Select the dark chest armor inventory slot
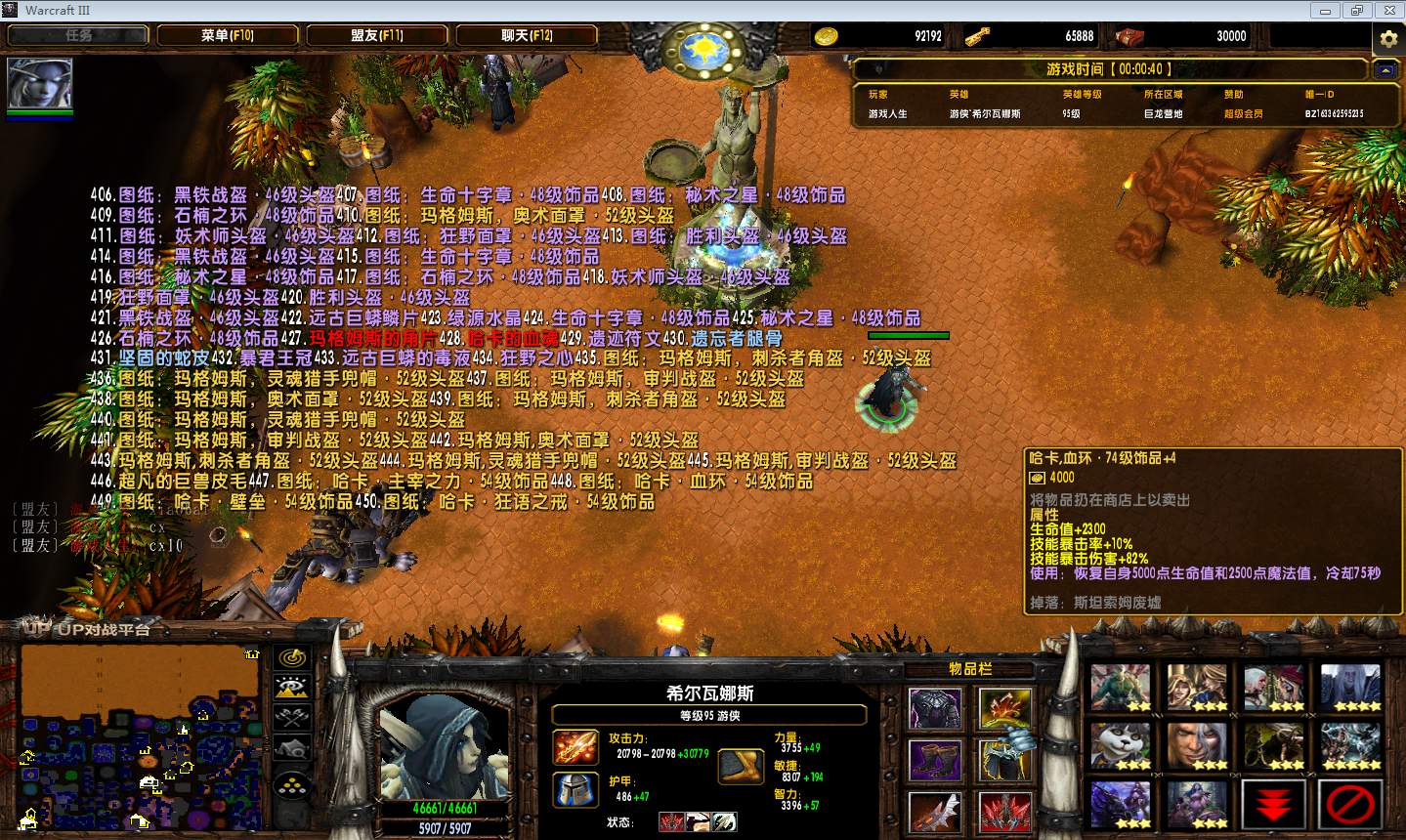The width and height of the screenshot is (1406, 840). pos(935,708)
